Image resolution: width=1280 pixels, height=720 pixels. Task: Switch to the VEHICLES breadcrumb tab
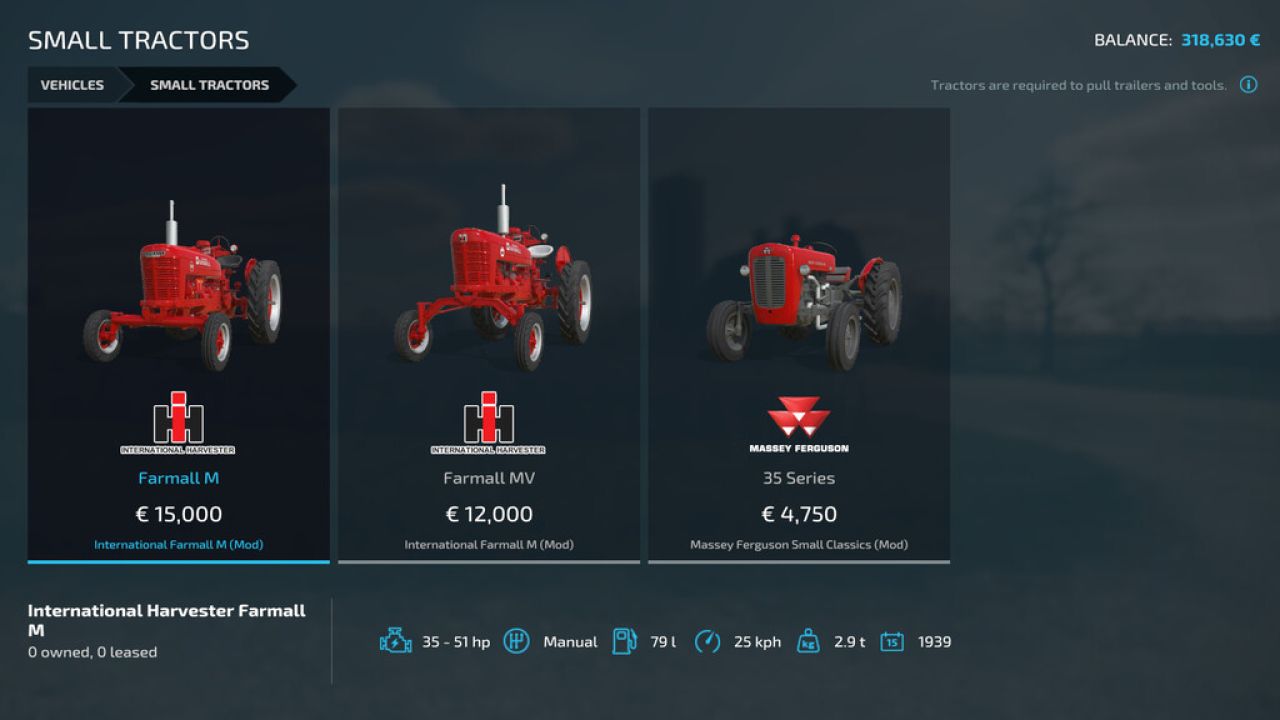(71, 85)
